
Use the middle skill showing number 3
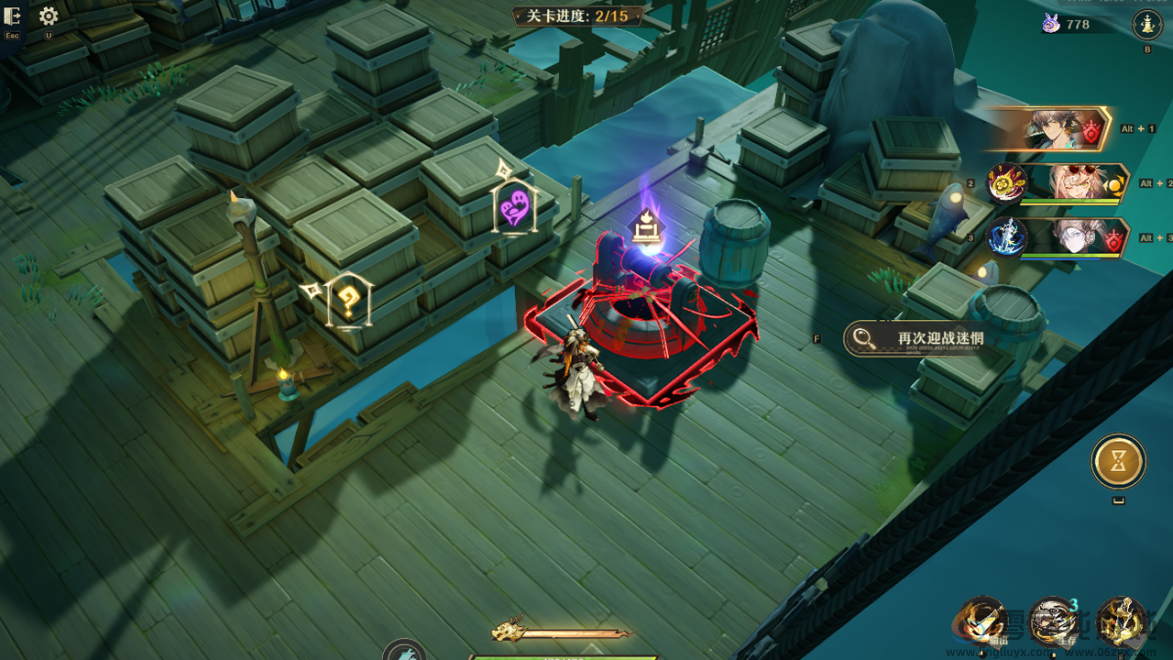(1052, 621)
